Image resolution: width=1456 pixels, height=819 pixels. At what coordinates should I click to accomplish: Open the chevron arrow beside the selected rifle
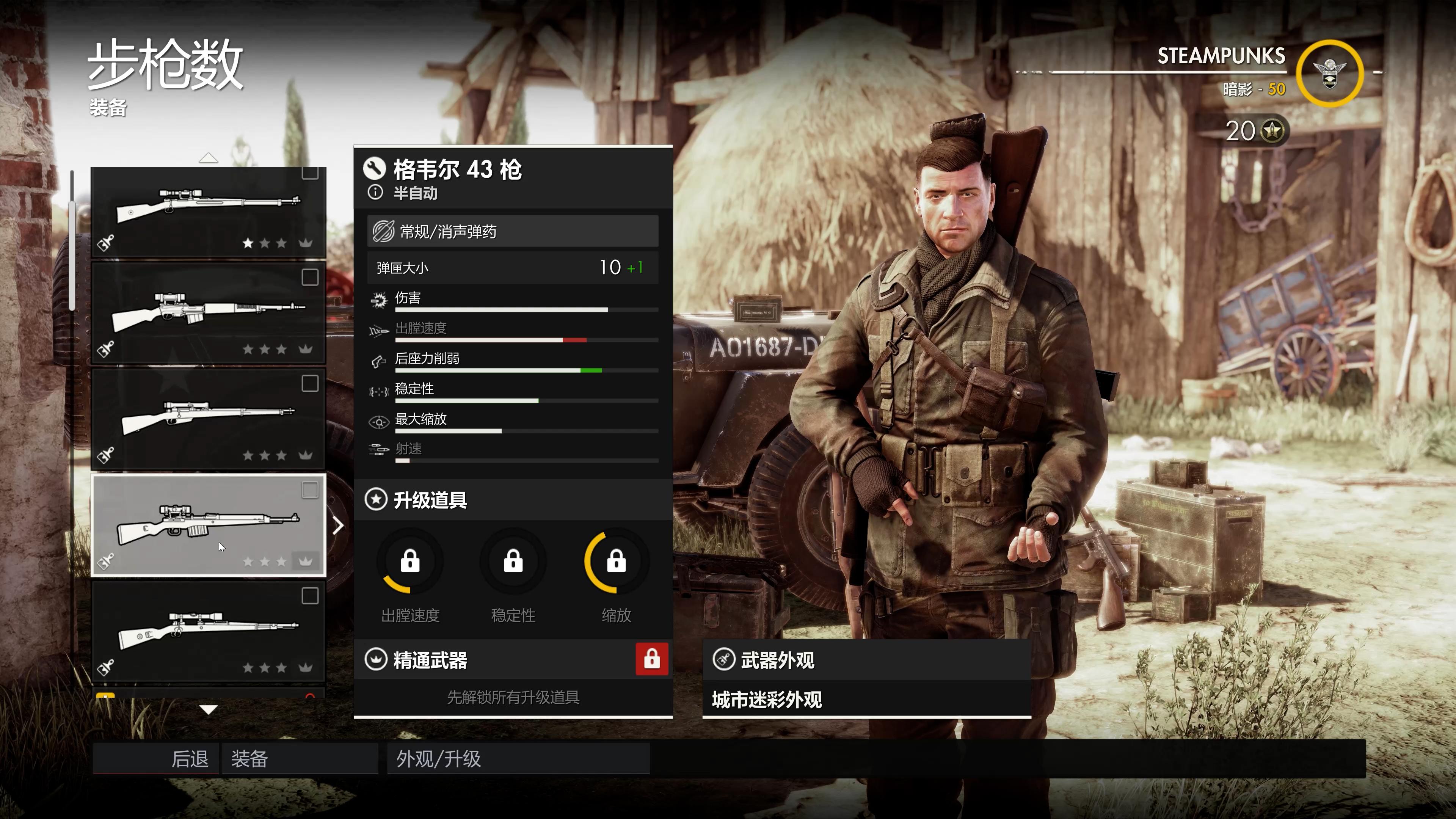(x=338, y=526)
